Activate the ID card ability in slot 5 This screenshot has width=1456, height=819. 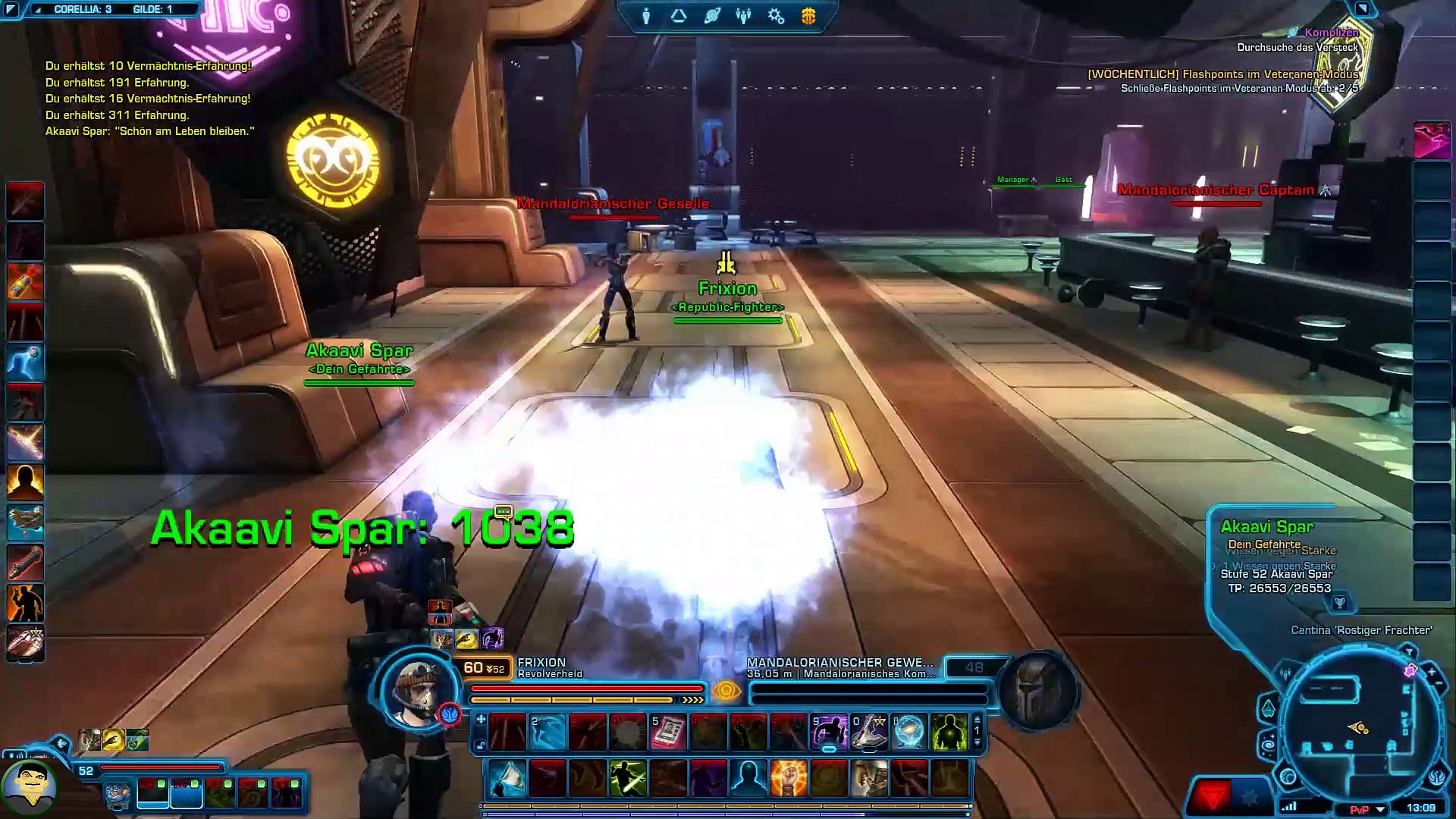click(x=668, y=733)
